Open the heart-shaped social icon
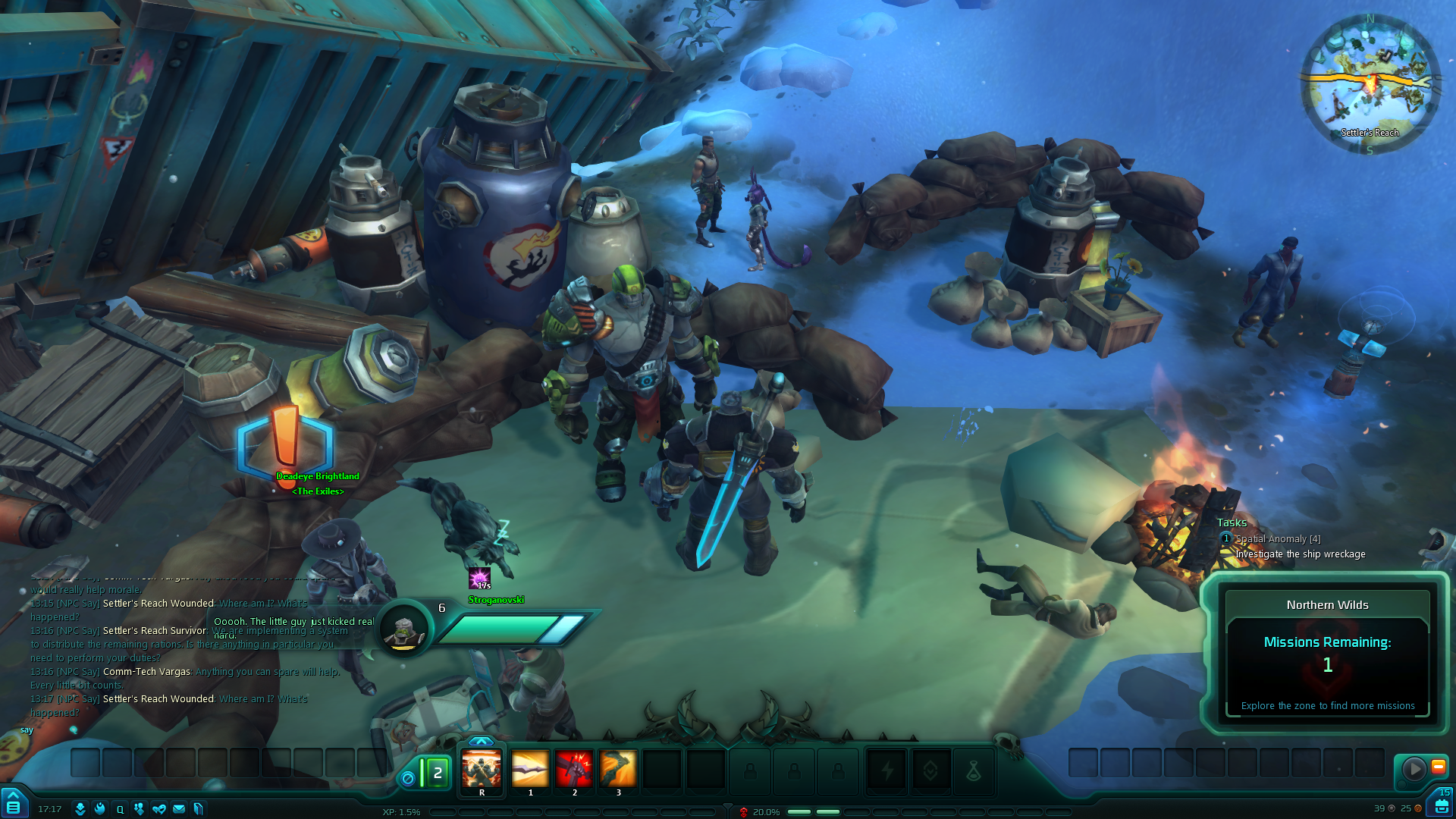1456x819 pixels. pyautogui.click(x=159, y=809)
